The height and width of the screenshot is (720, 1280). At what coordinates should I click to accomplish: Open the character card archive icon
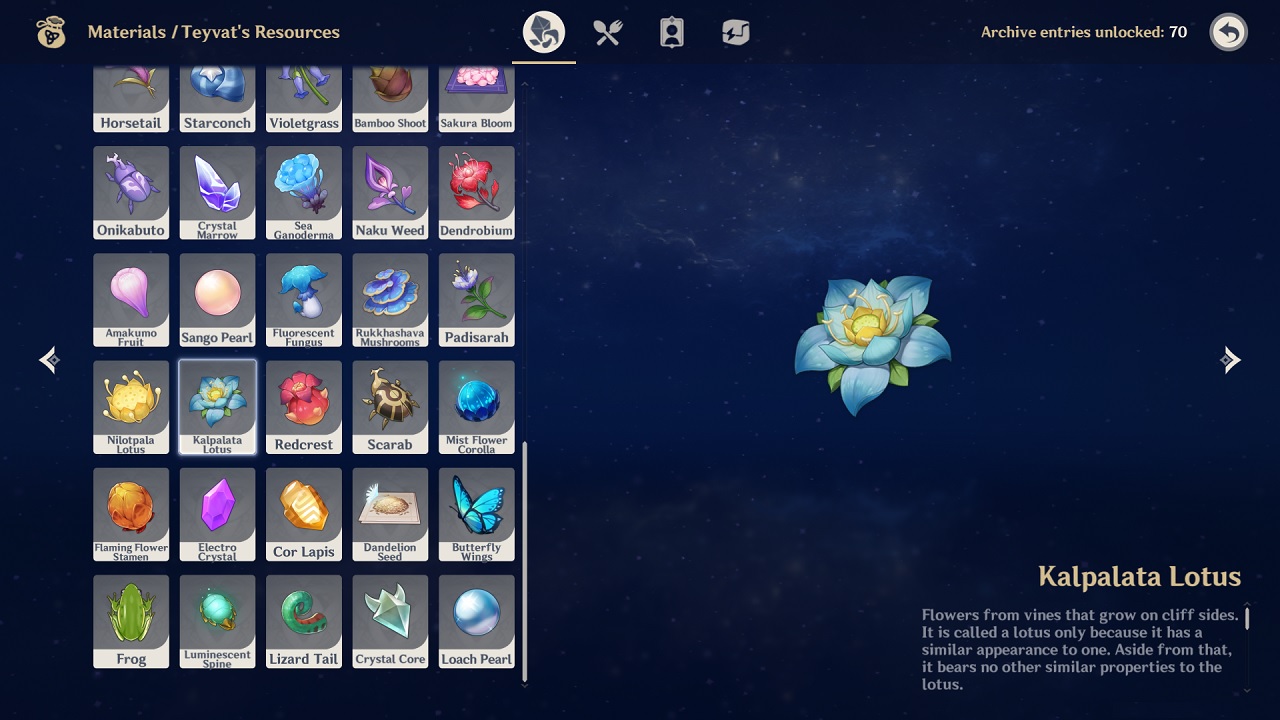click(671, 31)
